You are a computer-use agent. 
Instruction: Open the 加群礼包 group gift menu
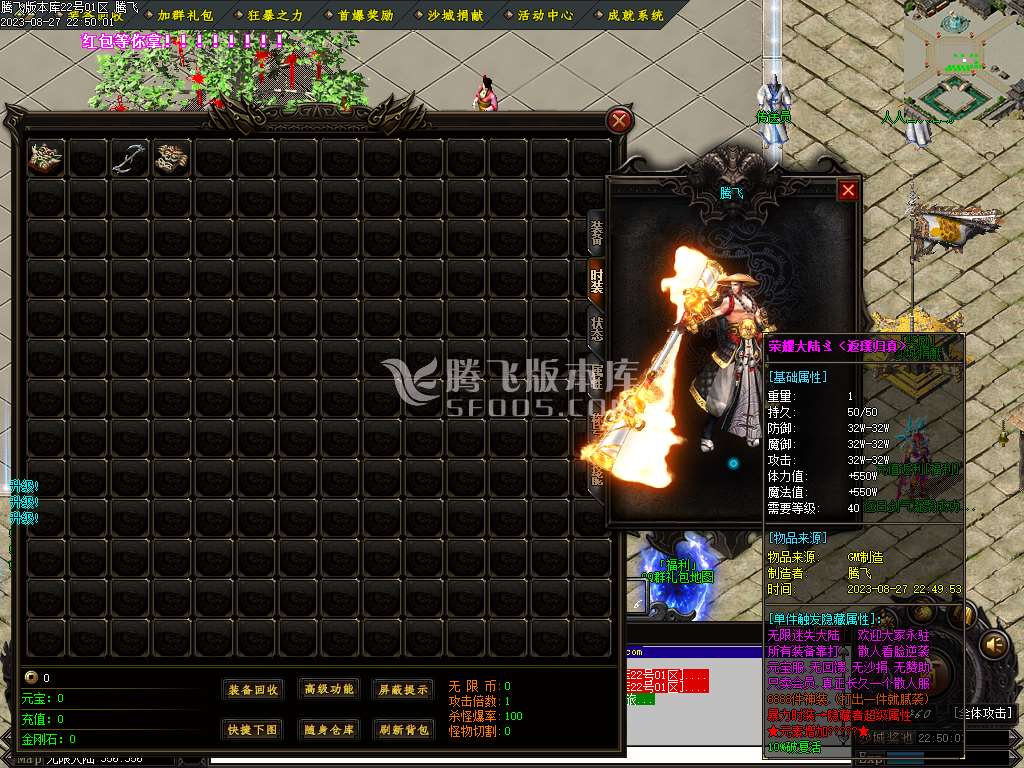pos(185,15)
